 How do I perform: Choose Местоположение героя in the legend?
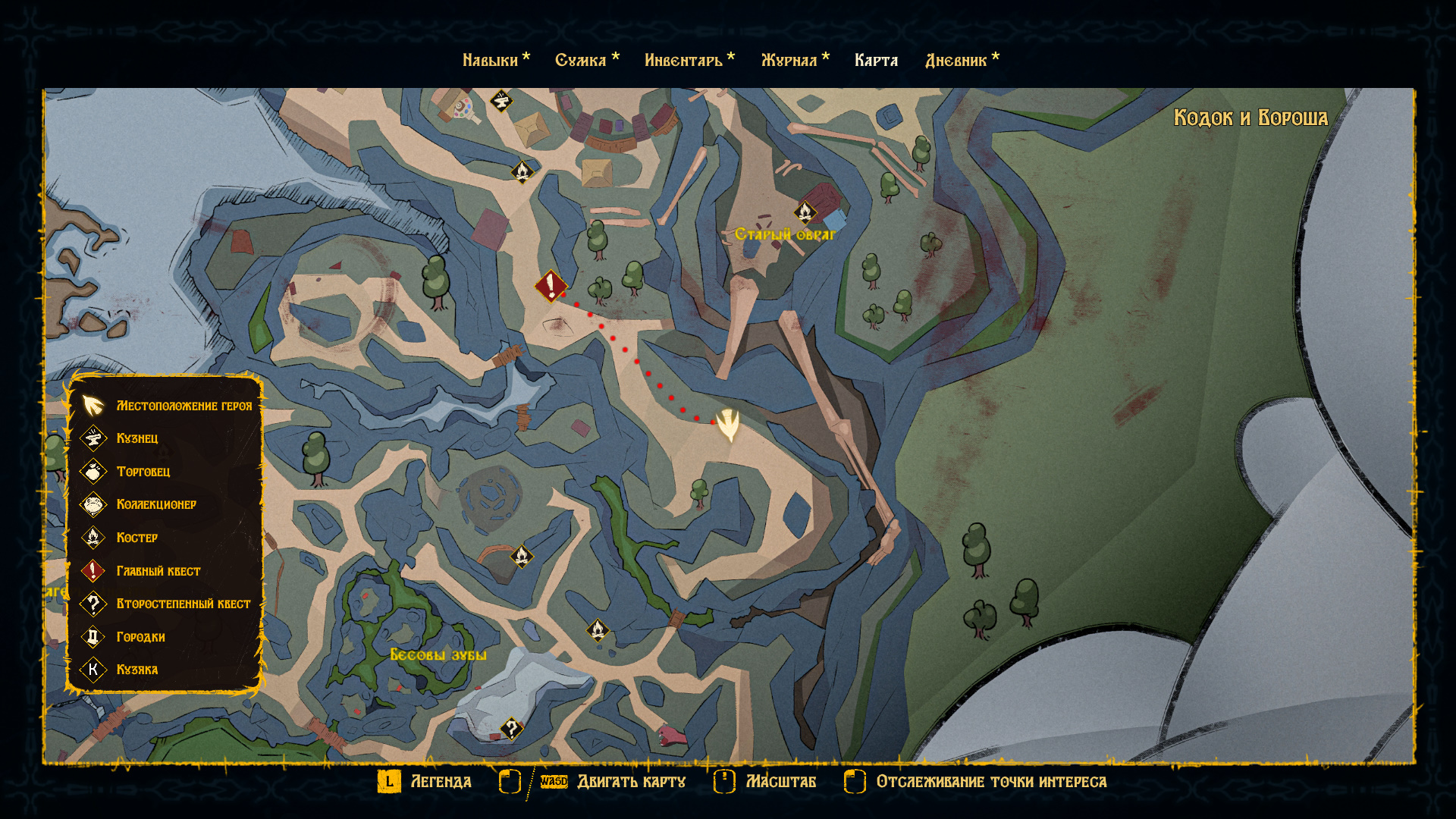click(184, 406)
